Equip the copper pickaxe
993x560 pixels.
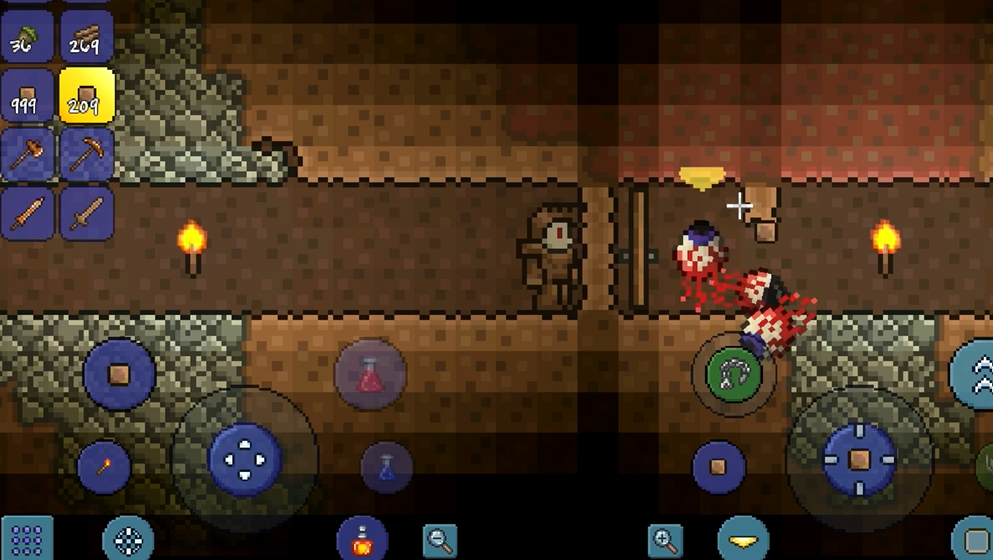coord(86,154)
